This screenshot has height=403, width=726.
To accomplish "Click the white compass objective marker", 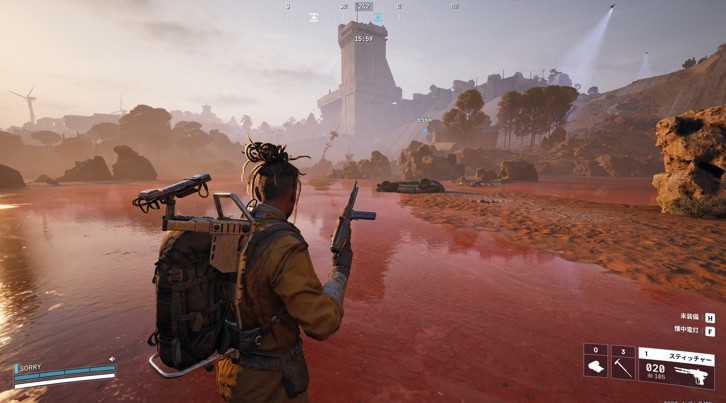I will tap(314, 17).
